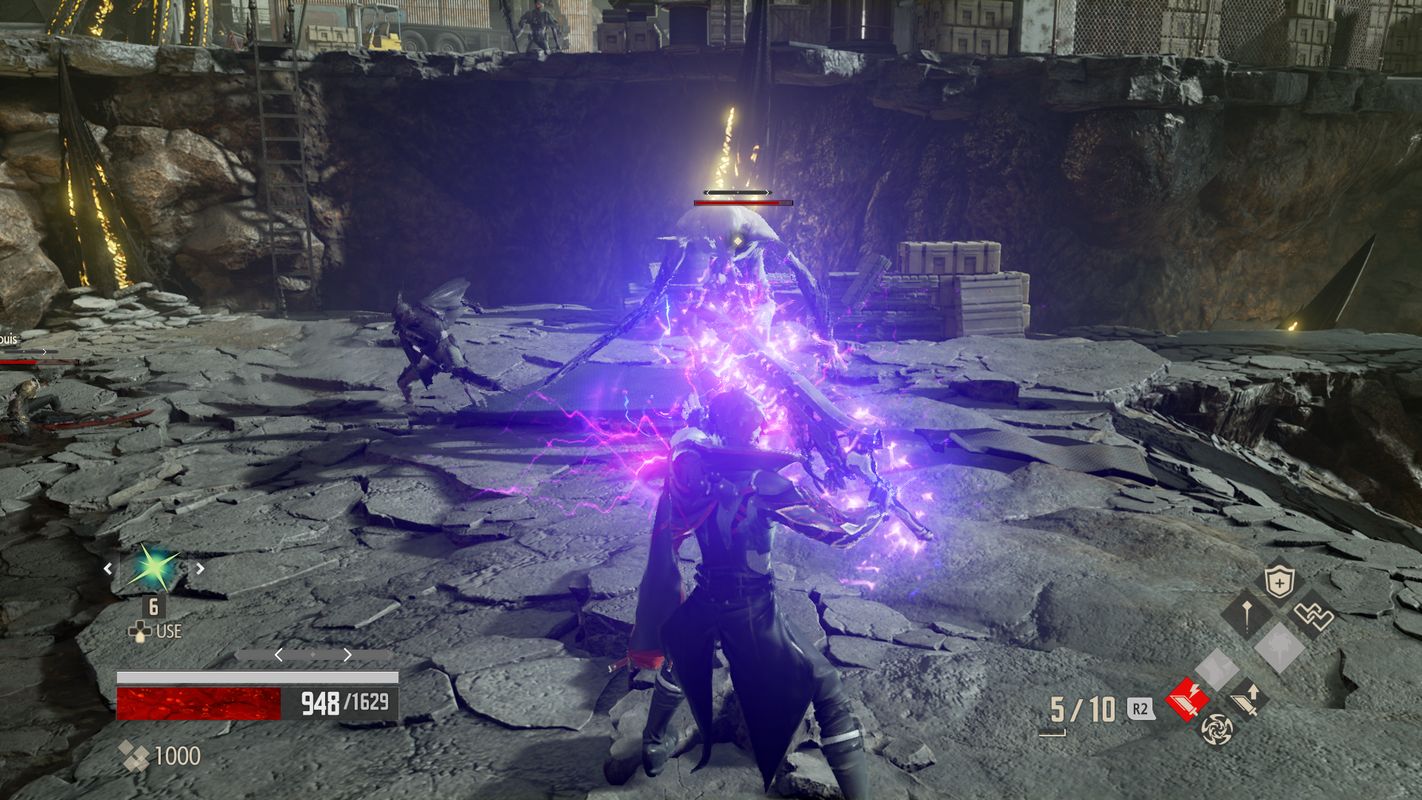1422x800 pixels.
Task: Cycle weapons using the left arrow
Action: [278, 654]
